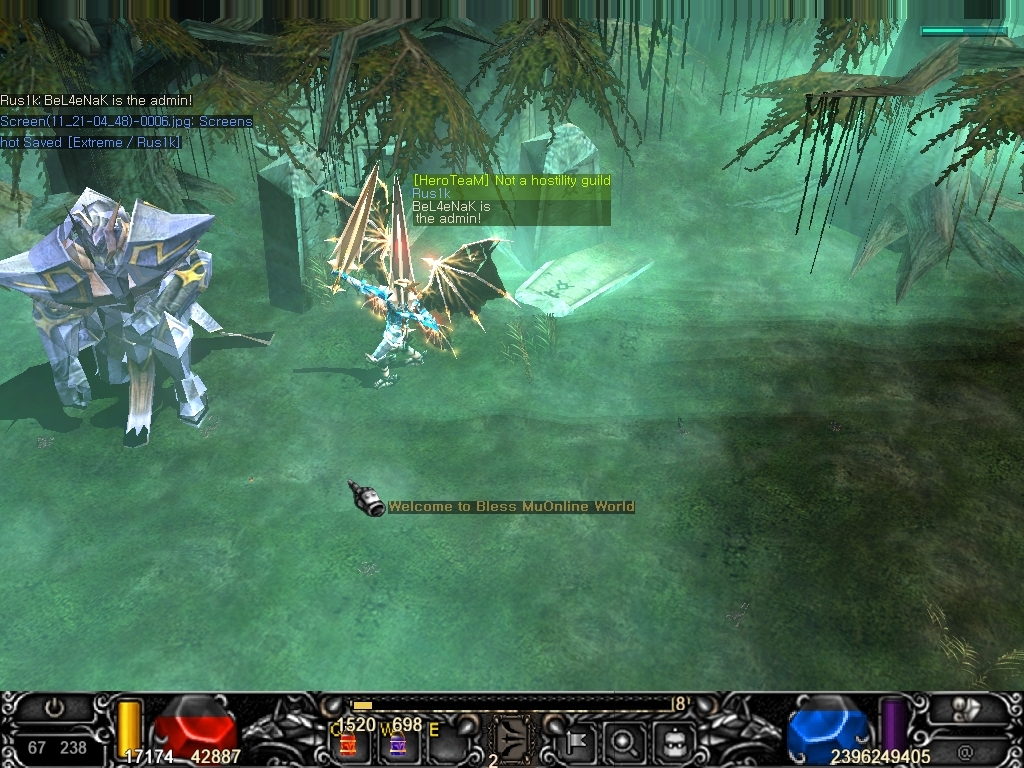
Task: Use the blue mana potion slot
Action: click(397, 744)
